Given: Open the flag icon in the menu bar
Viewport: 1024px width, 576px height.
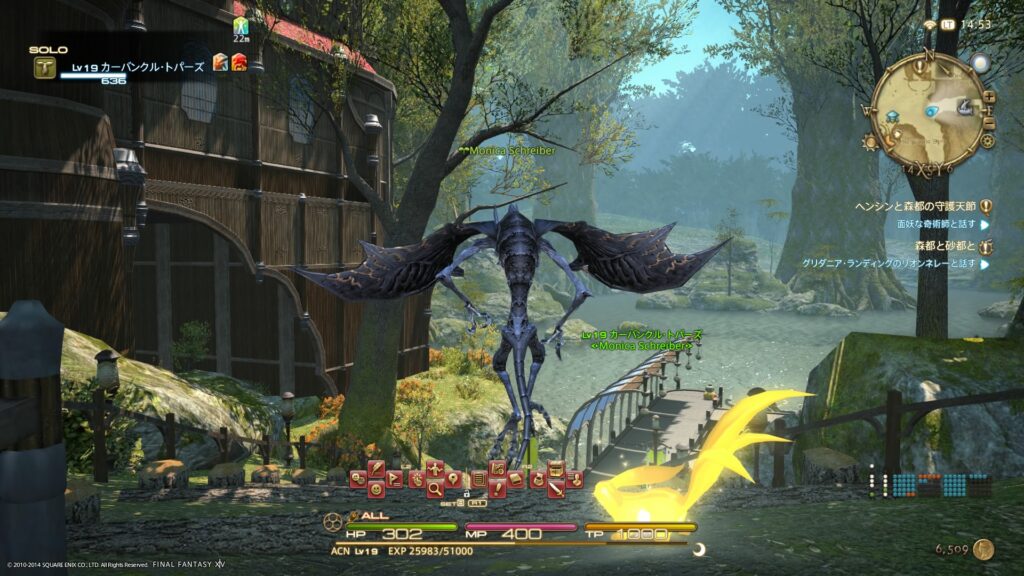Looking at the screenshot, I should point(394,479).
